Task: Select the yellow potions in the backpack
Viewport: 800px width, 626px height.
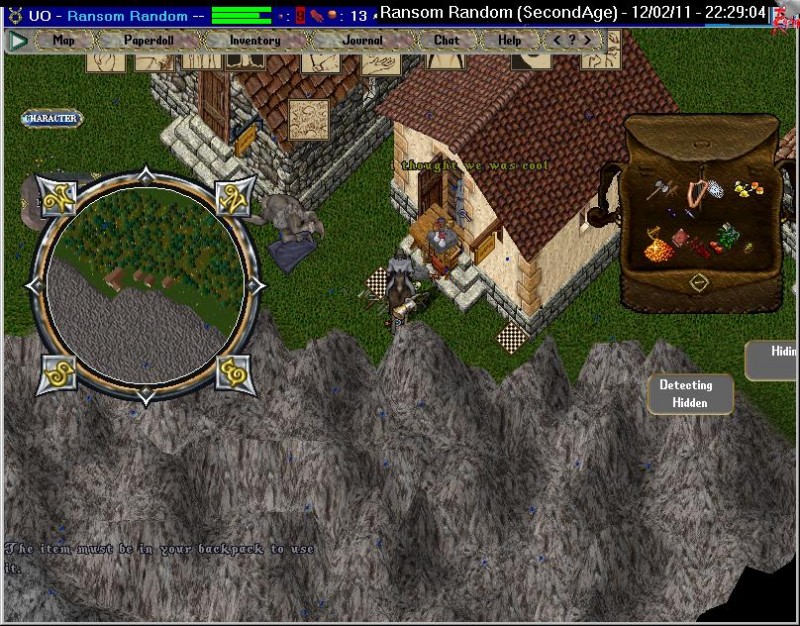Action: click(744, 188)
